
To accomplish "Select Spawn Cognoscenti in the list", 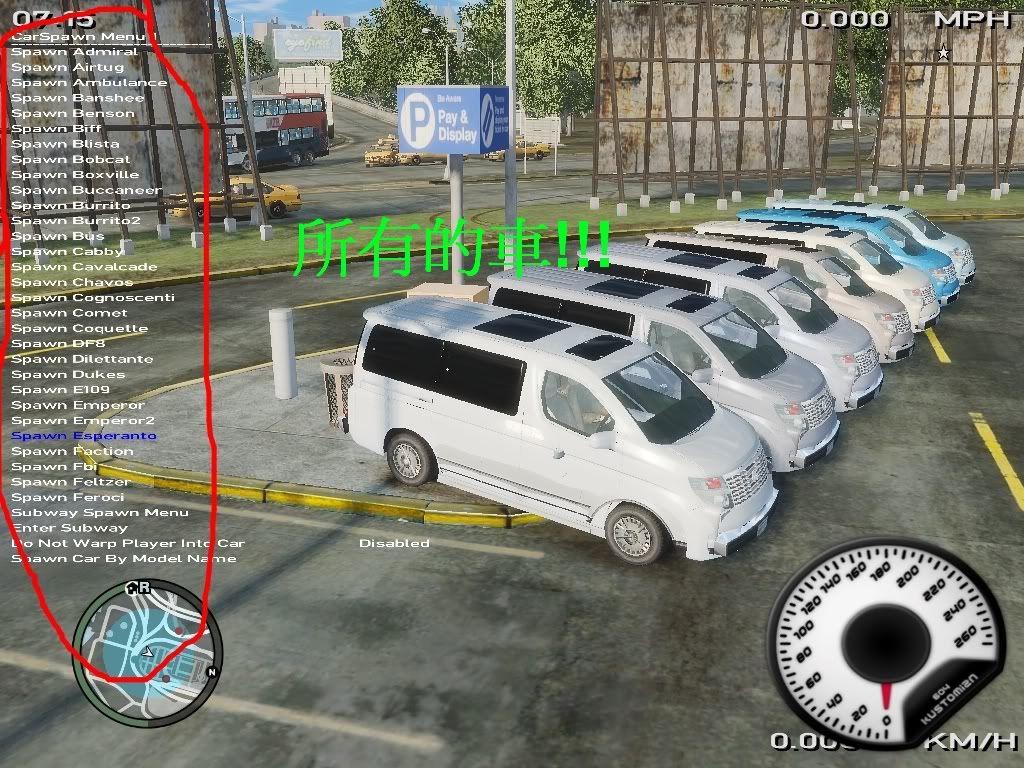I will [x=92, y=298].
